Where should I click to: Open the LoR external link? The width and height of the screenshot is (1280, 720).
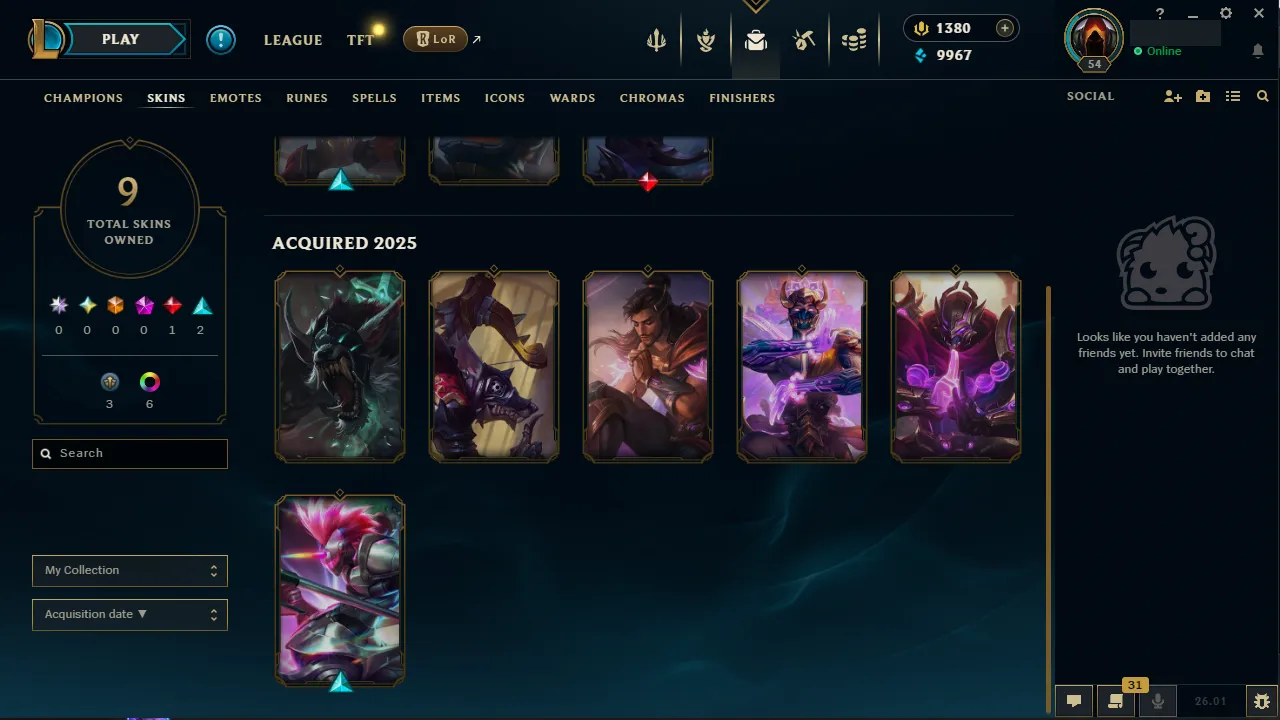[436, 39]
